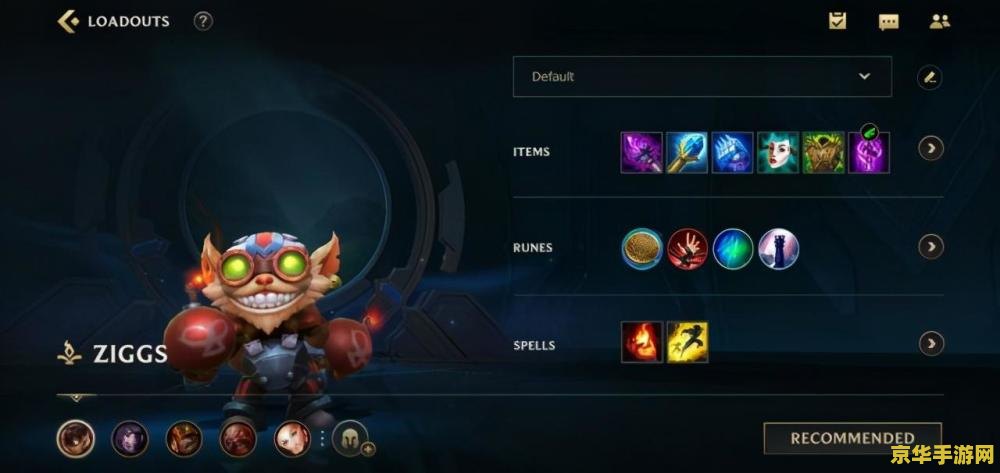Apply the Recommended loadout
This screenshot has height=473, width=1000.
click(852, 438)
